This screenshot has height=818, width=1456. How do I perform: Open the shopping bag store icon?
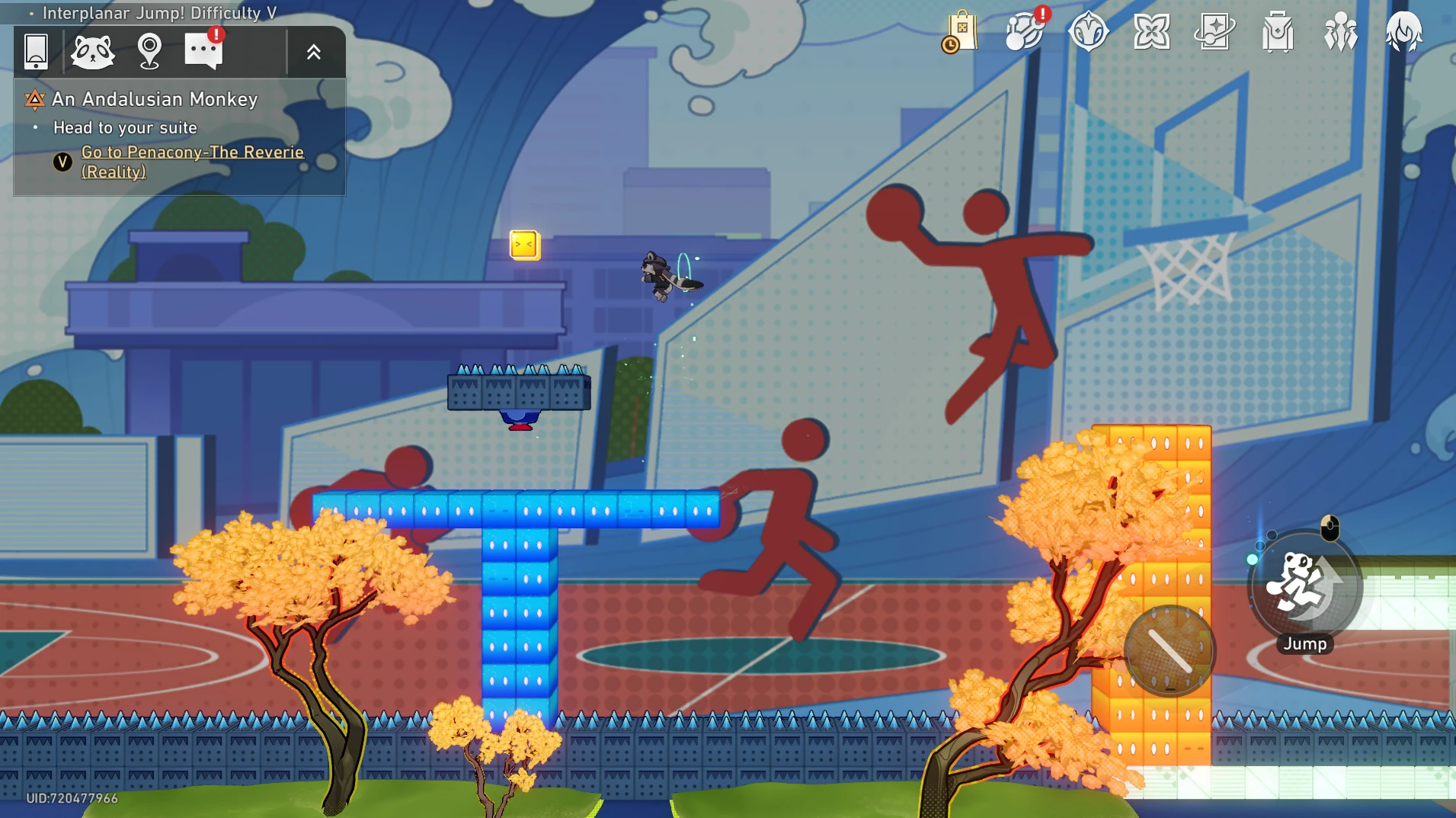click(x=961, y=32)
